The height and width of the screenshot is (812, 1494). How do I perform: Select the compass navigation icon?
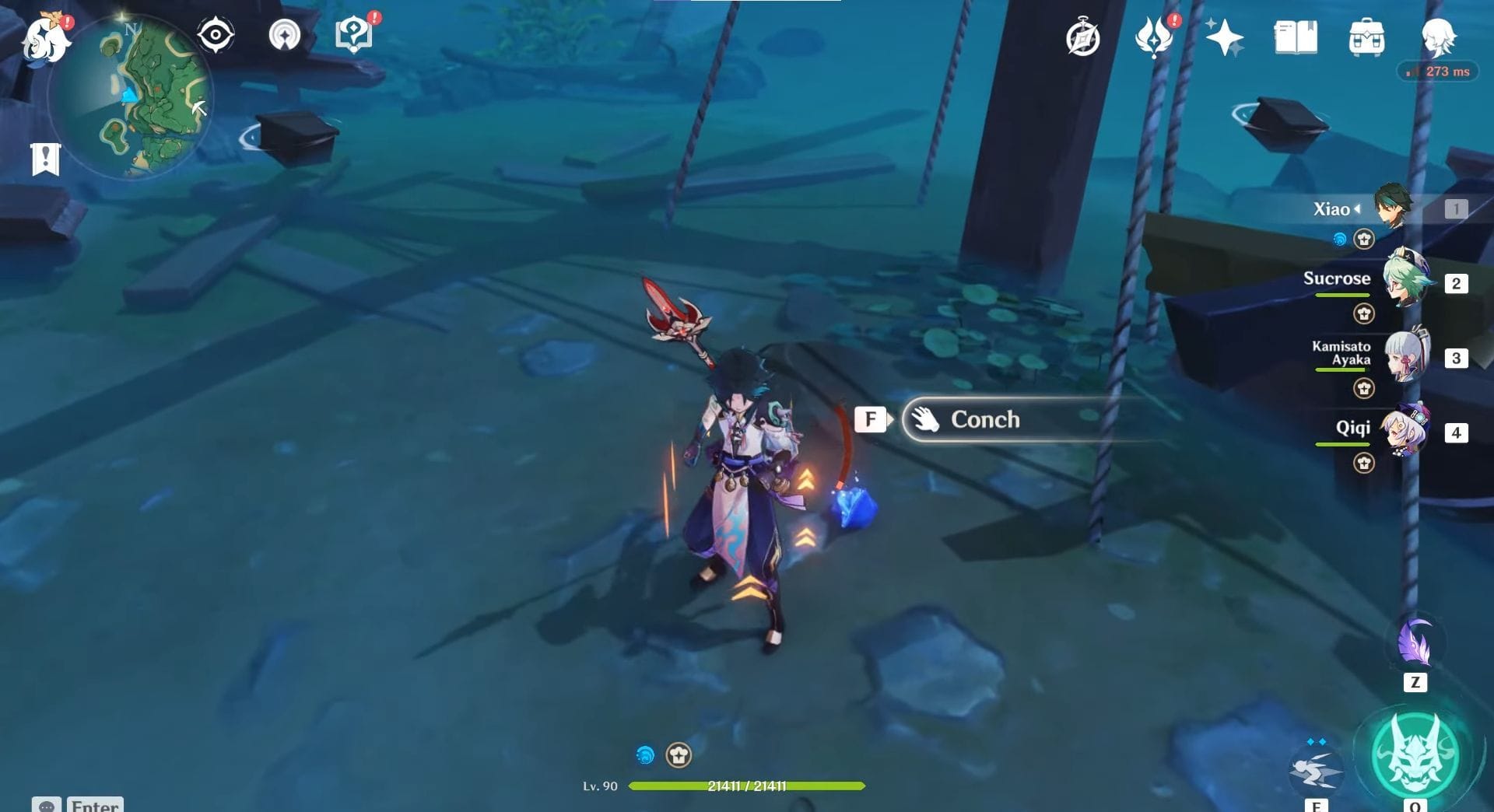pyautogui.click(x=215, y=33)
